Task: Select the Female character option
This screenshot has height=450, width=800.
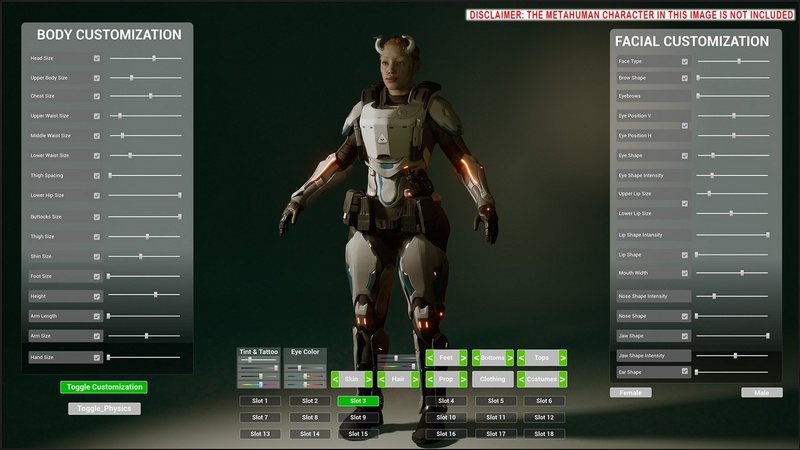Action: 631,393
